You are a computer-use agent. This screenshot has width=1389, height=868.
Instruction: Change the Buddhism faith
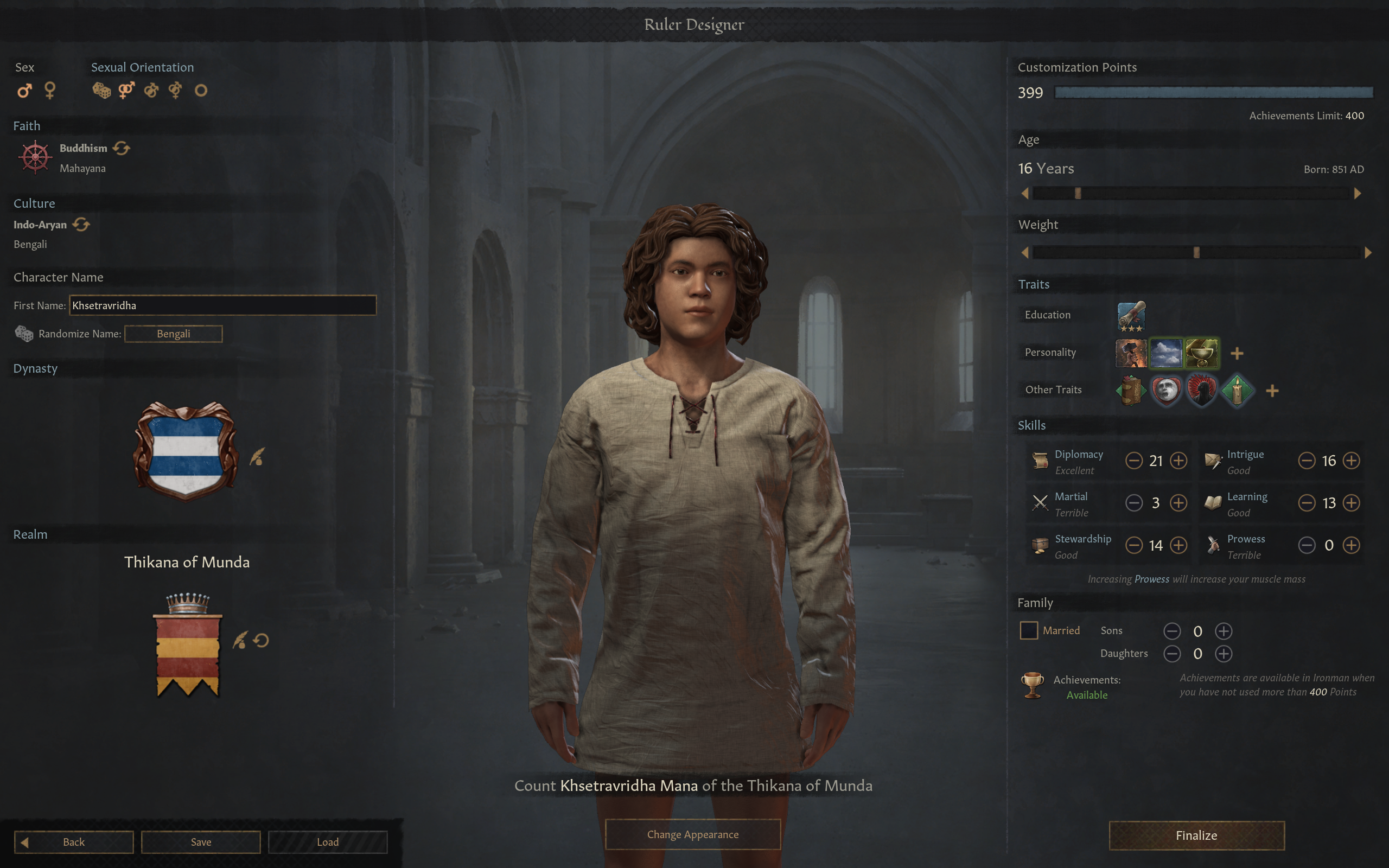(x=121, y=148)
